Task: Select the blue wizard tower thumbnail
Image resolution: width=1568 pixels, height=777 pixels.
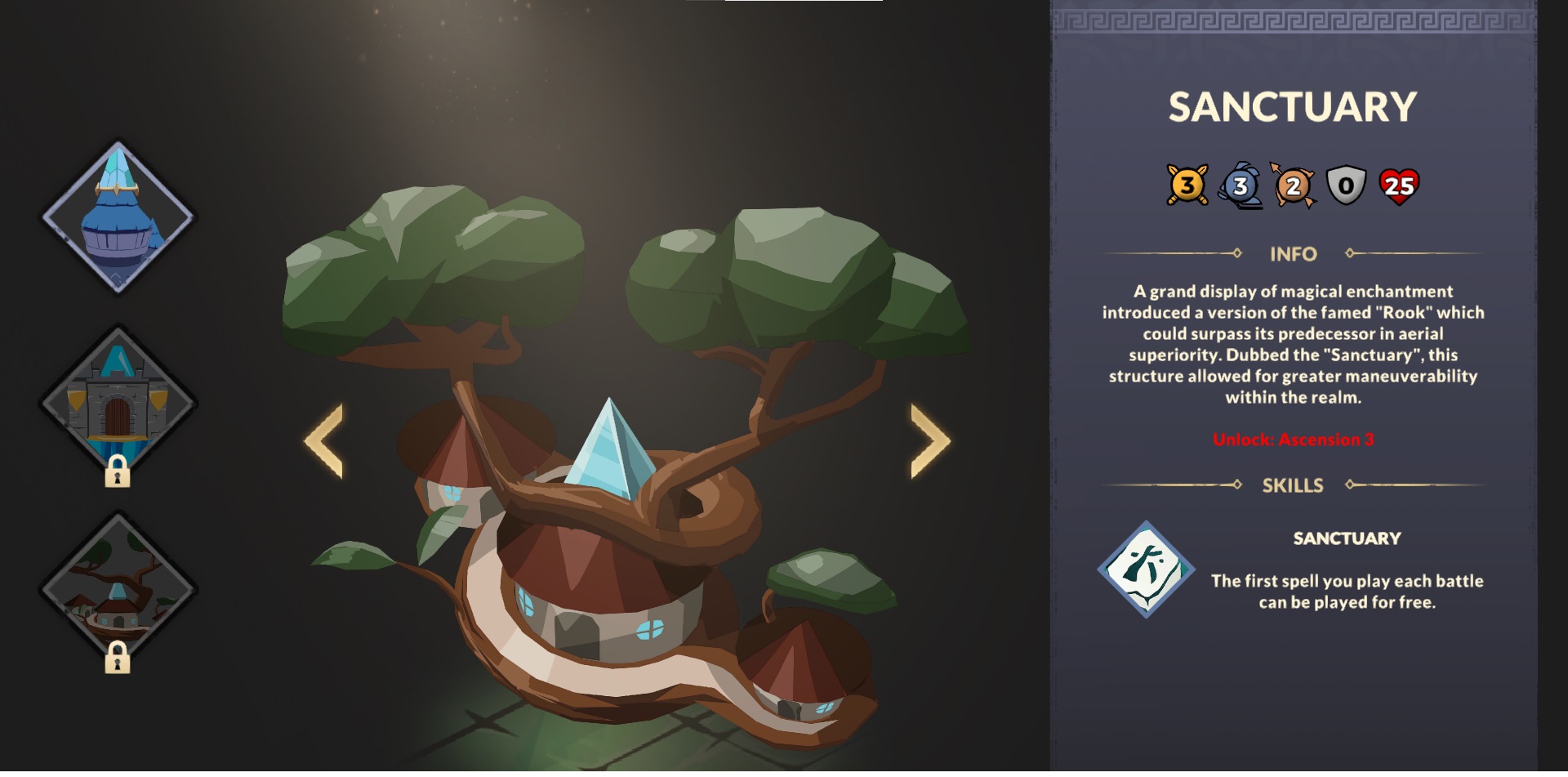Action: click(x=118, y=217)
